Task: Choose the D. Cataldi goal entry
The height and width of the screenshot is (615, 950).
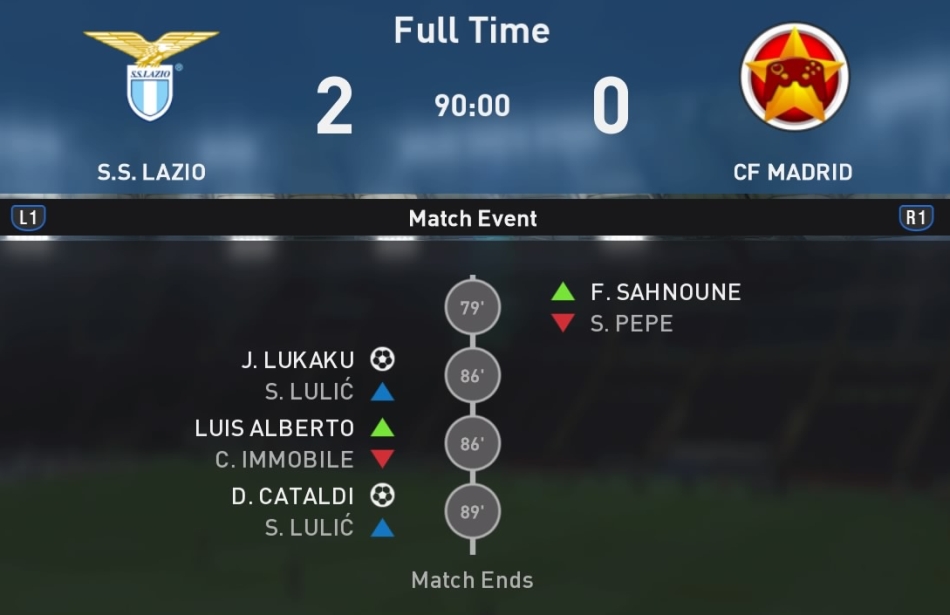Action: [292, 496]
